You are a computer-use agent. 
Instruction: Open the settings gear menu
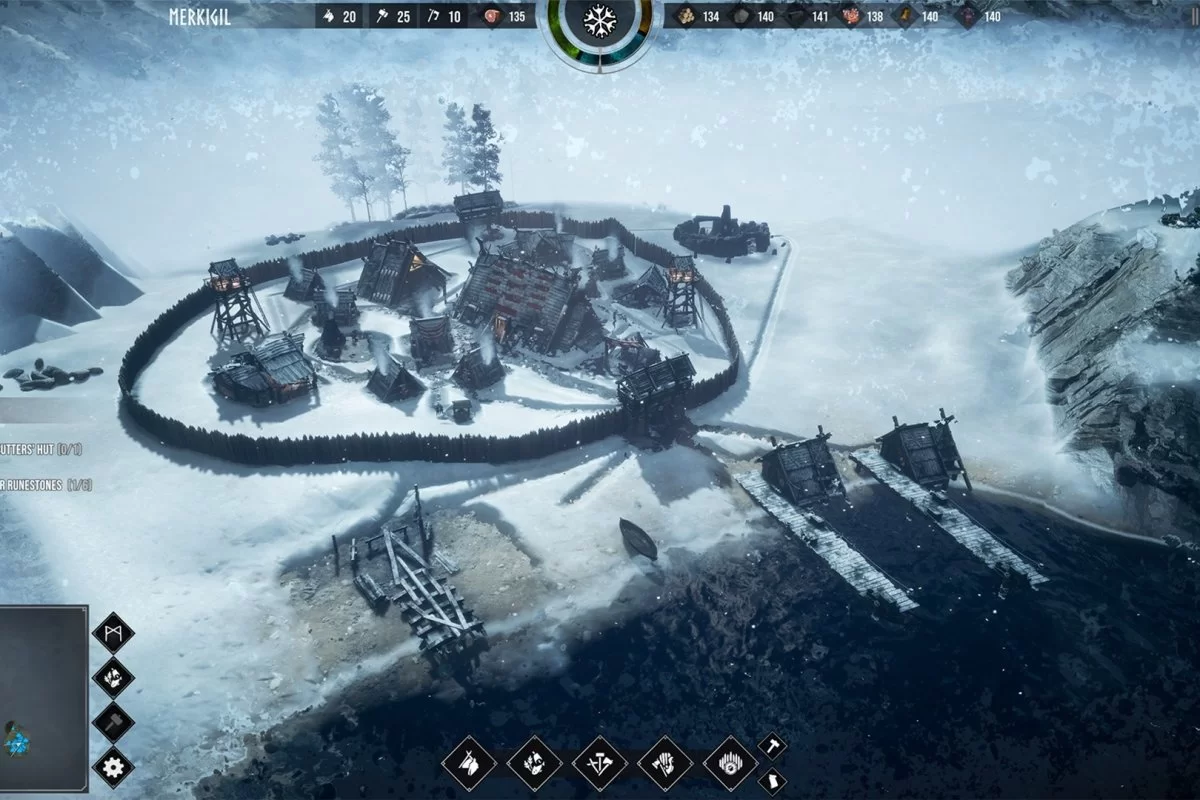113,767
